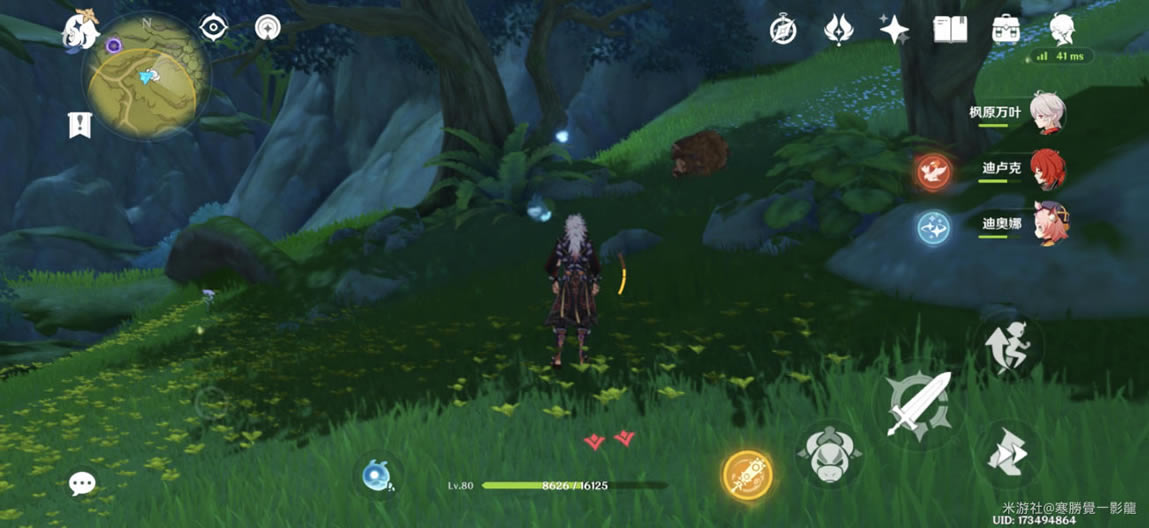The height and width of the screenshot is (528, 1149).
Task: Open the character screen icon
Action: pos(1061,29)
